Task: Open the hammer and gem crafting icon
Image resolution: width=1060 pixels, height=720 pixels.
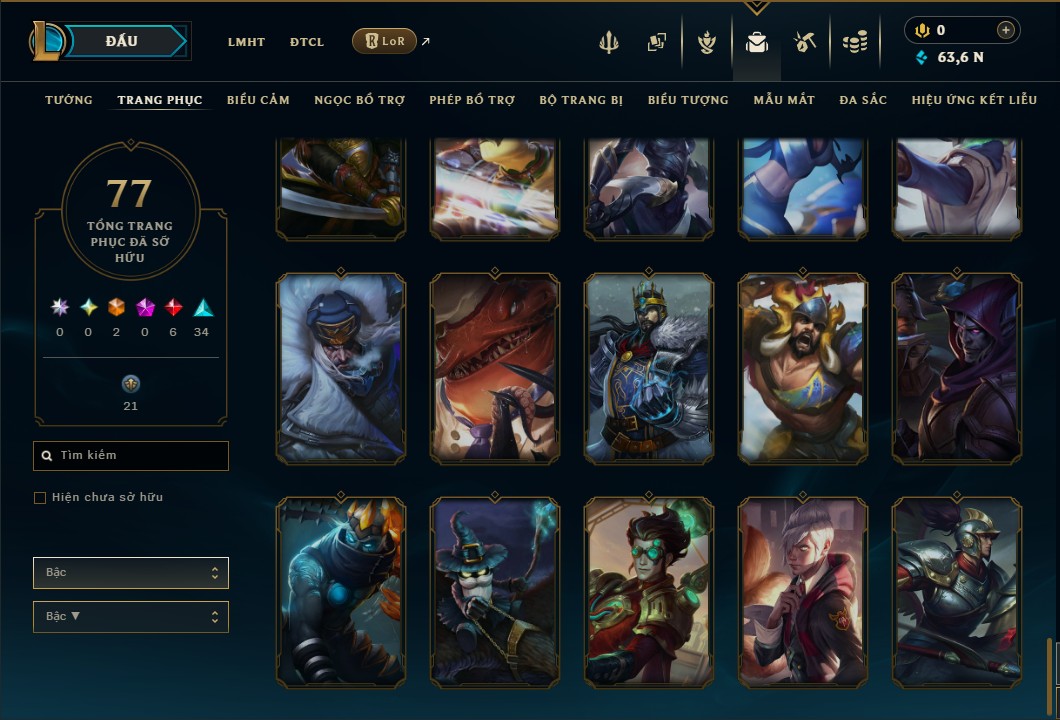Action: click(x=805, y=42)
